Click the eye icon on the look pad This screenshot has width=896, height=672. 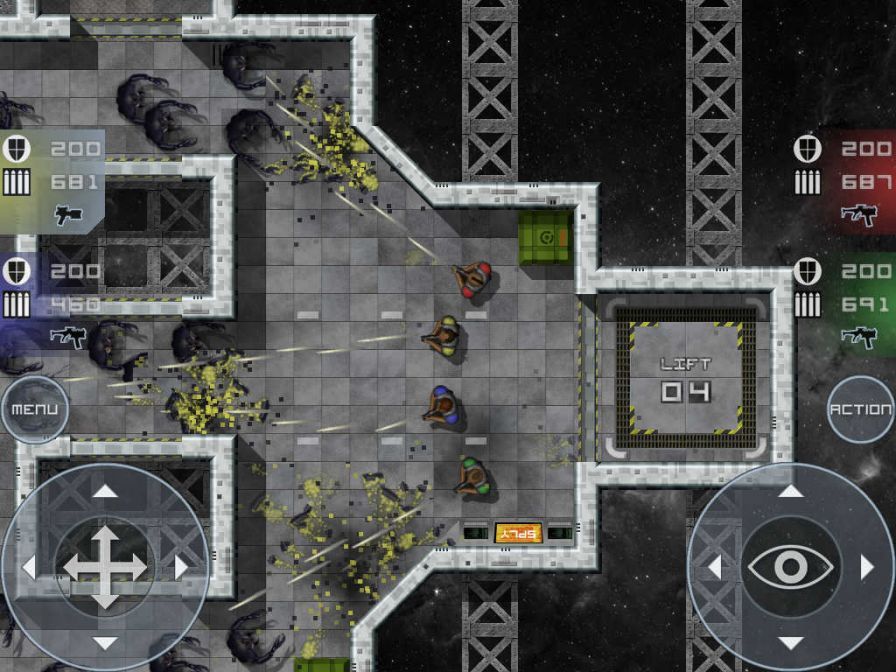coord(790,567)
